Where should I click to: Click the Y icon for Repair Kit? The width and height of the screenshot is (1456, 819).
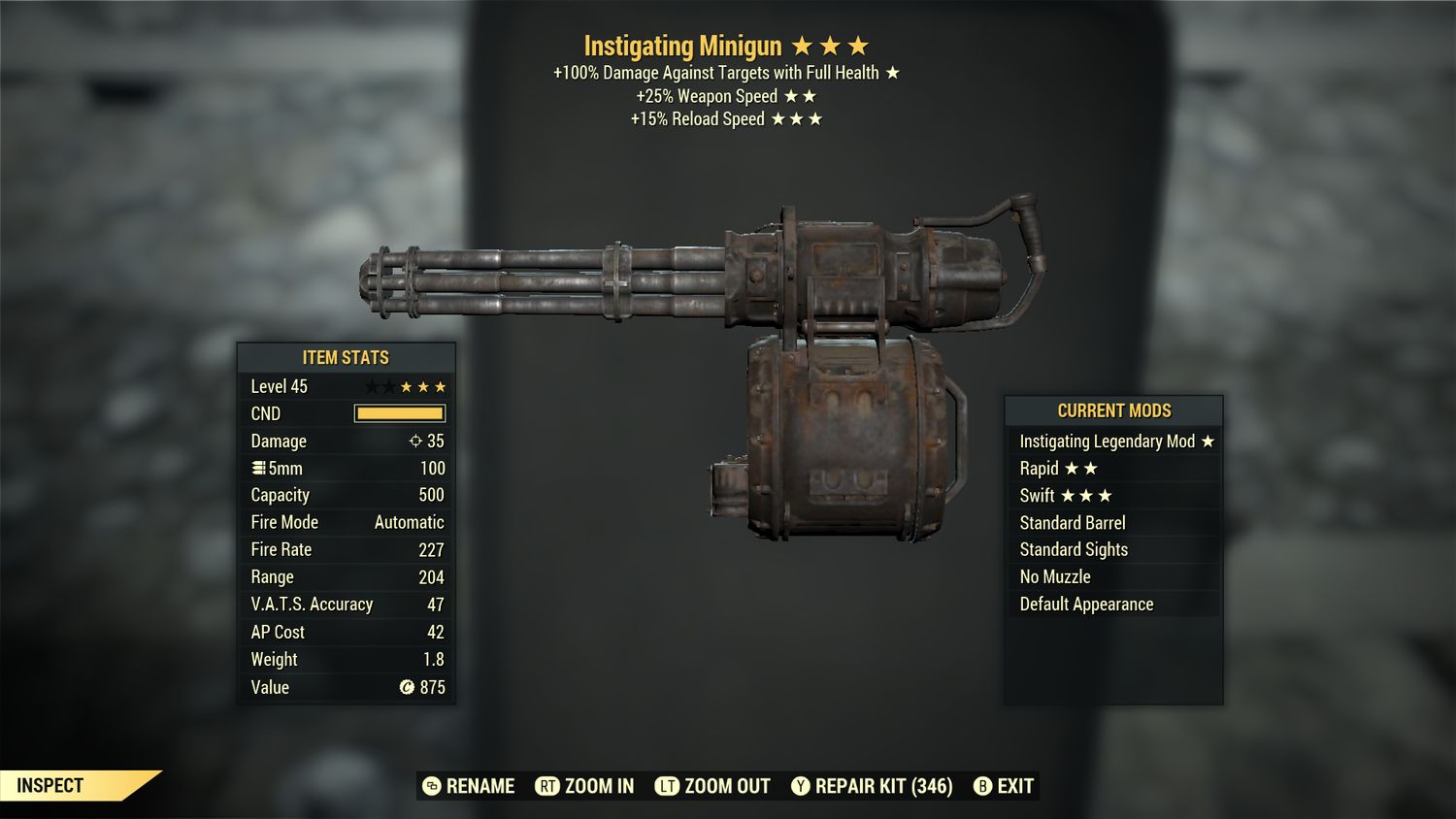pyautogui.click(x=802, y=786)
